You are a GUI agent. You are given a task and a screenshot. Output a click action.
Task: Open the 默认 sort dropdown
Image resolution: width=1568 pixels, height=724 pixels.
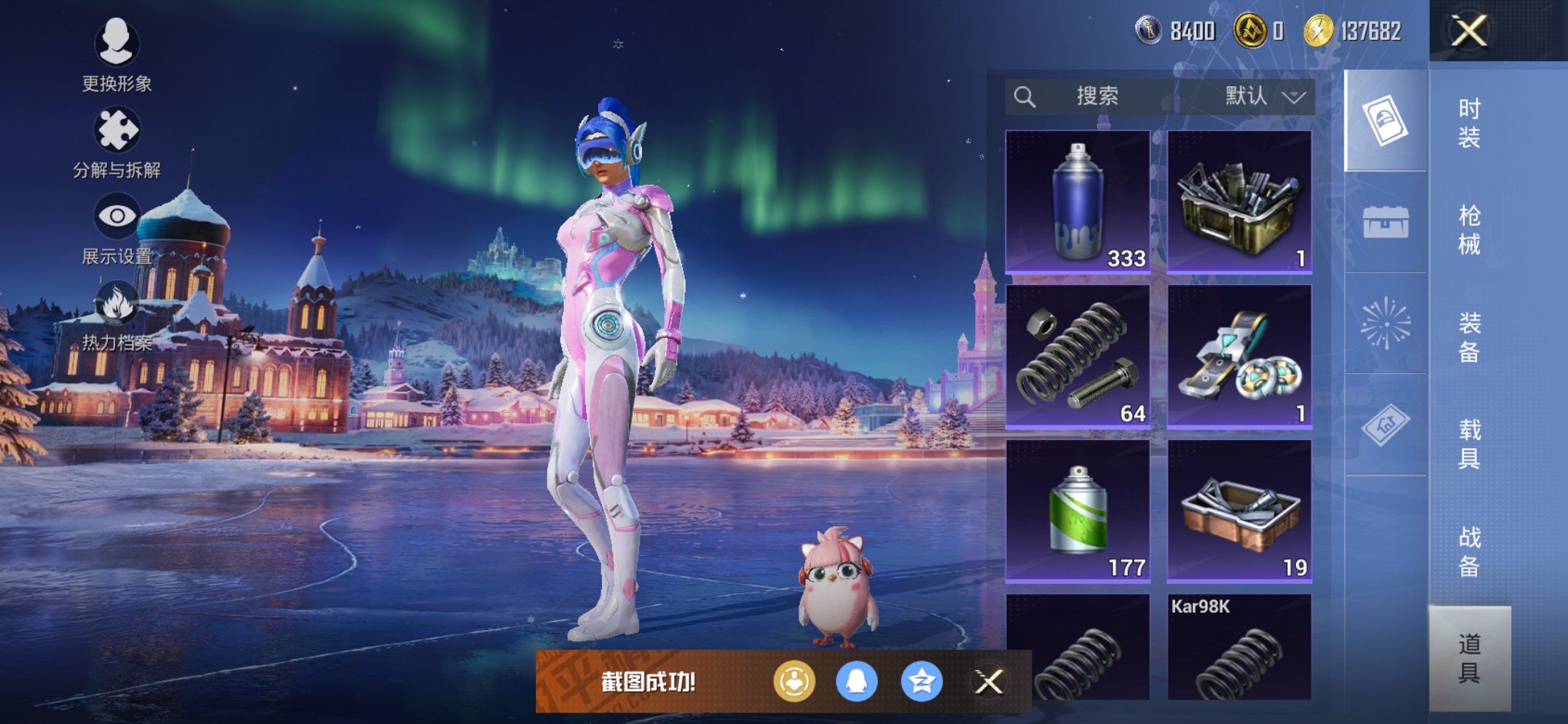click(1263, 97)
